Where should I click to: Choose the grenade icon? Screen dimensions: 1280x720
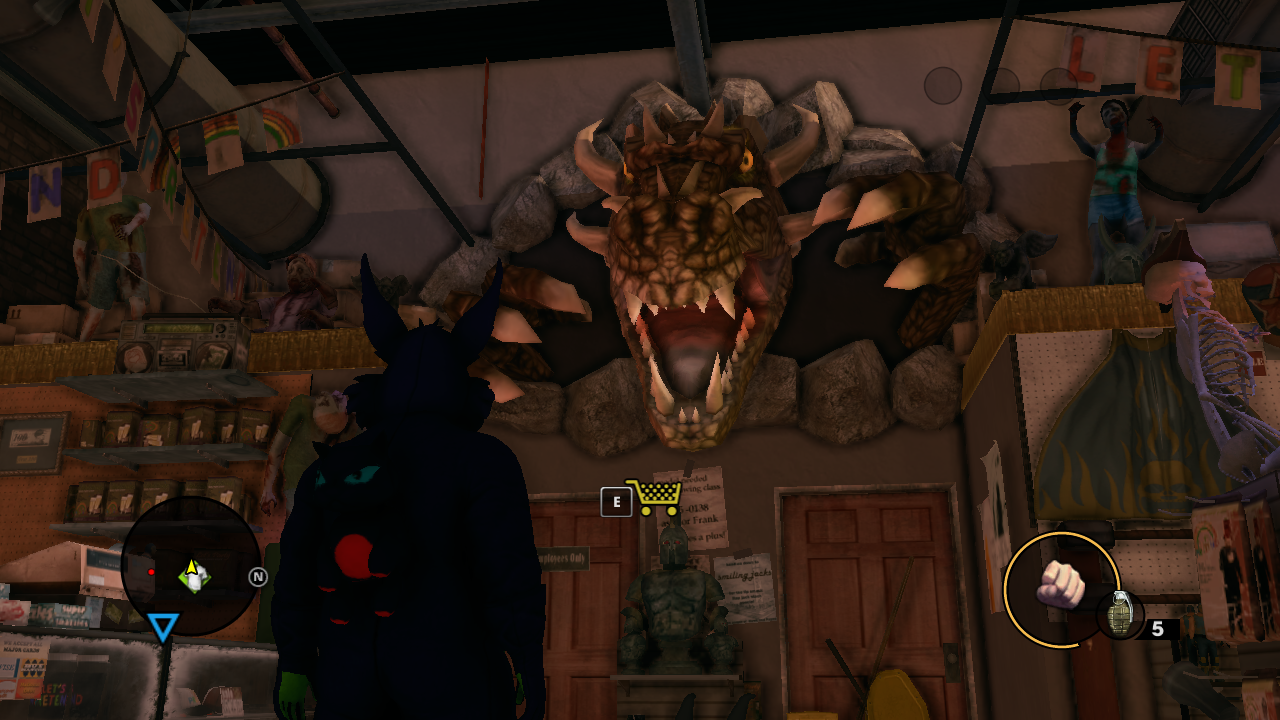tap(1119, 615)
